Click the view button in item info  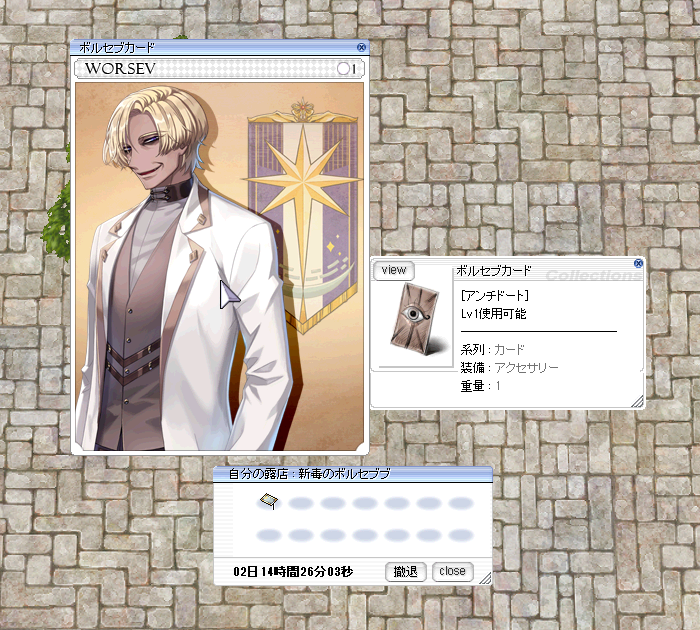(394, 270)
